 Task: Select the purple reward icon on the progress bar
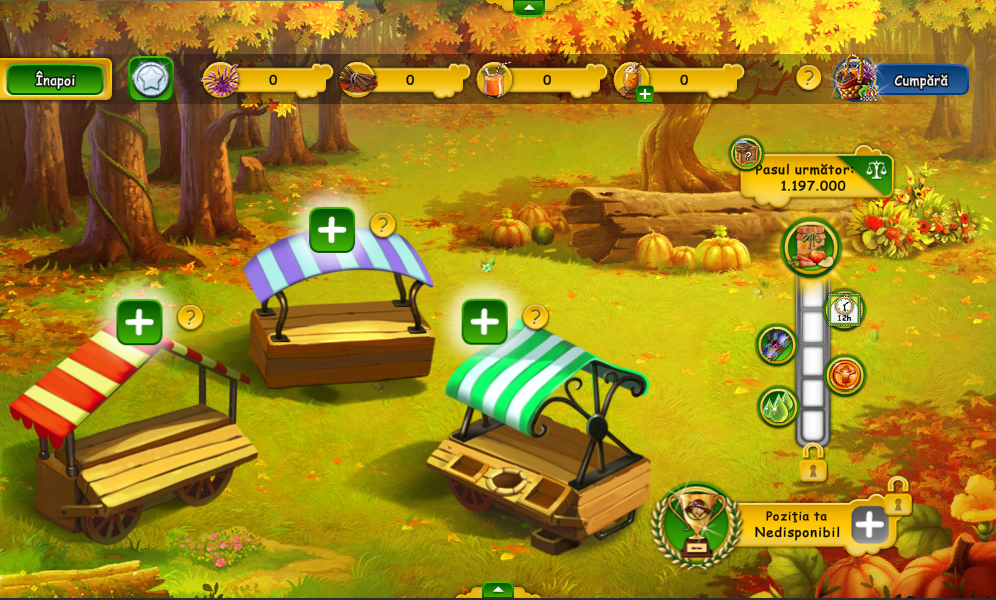click(777, 345)
